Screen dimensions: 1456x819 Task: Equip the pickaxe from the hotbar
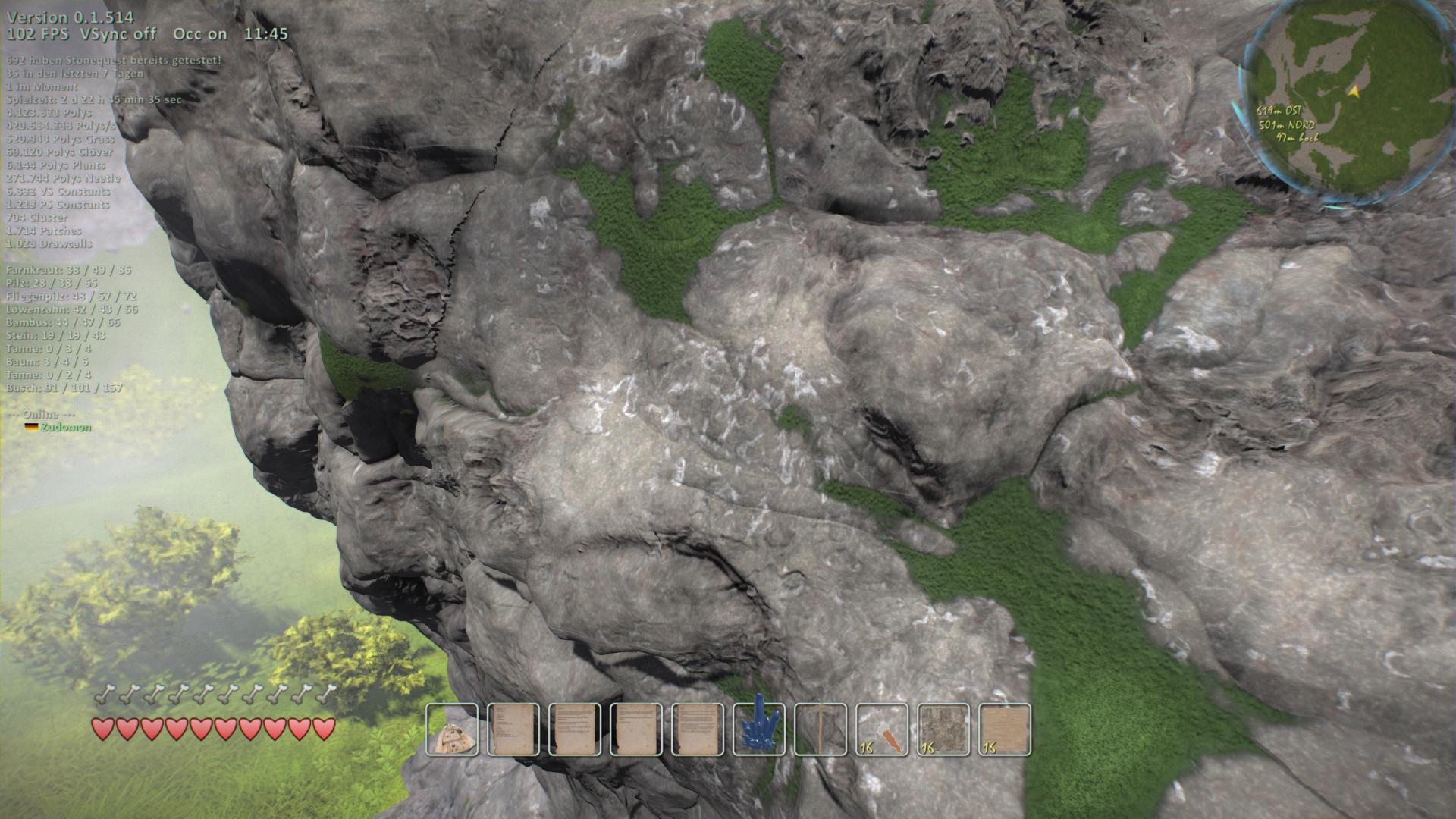[x=821, y=730]
